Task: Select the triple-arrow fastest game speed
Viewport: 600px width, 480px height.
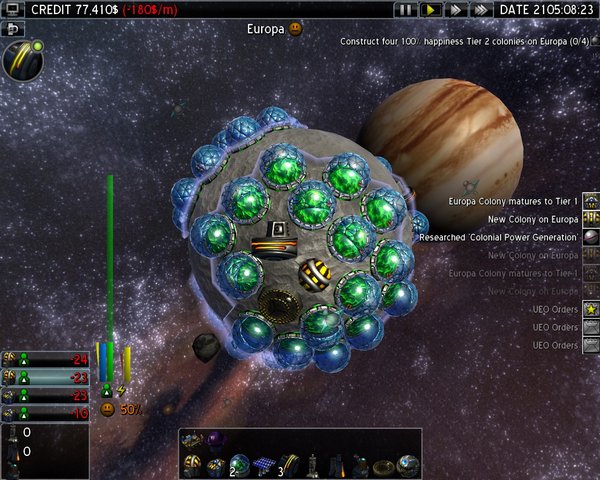Action: [x=479, y=9]
